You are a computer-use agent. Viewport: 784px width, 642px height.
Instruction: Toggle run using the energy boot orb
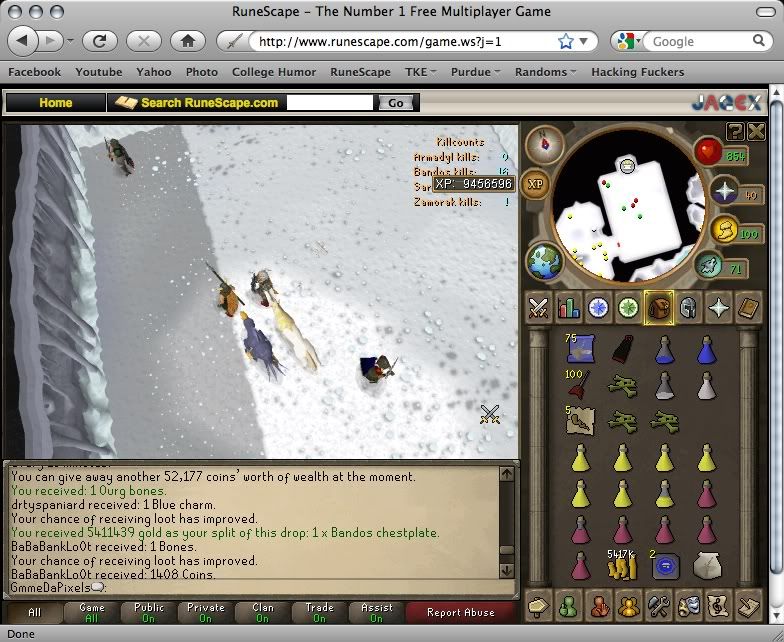[x=708, y=266]
